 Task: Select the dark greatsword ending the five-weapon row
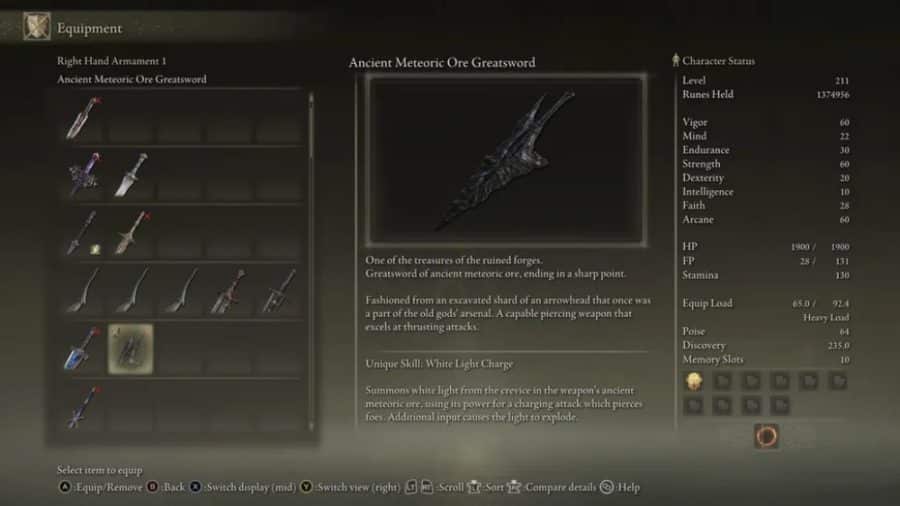click(x=277, y=291)
